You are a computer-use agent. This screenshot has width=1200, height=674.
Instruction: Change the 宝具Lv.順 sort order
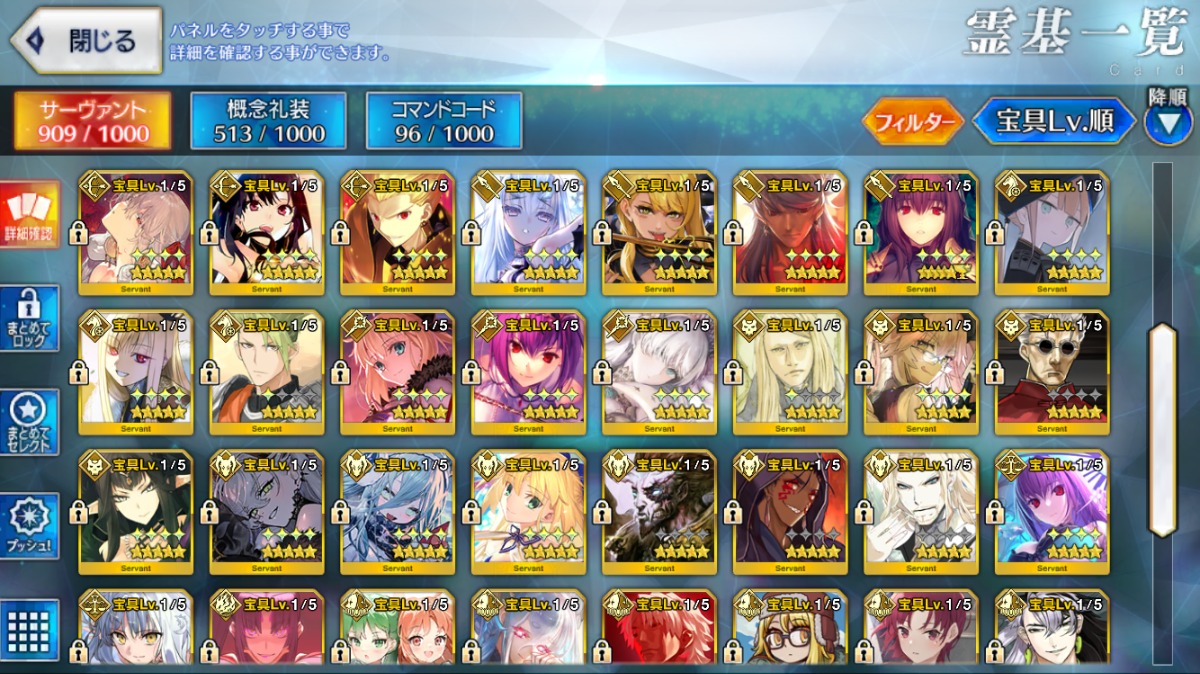tap(1054, 122)
